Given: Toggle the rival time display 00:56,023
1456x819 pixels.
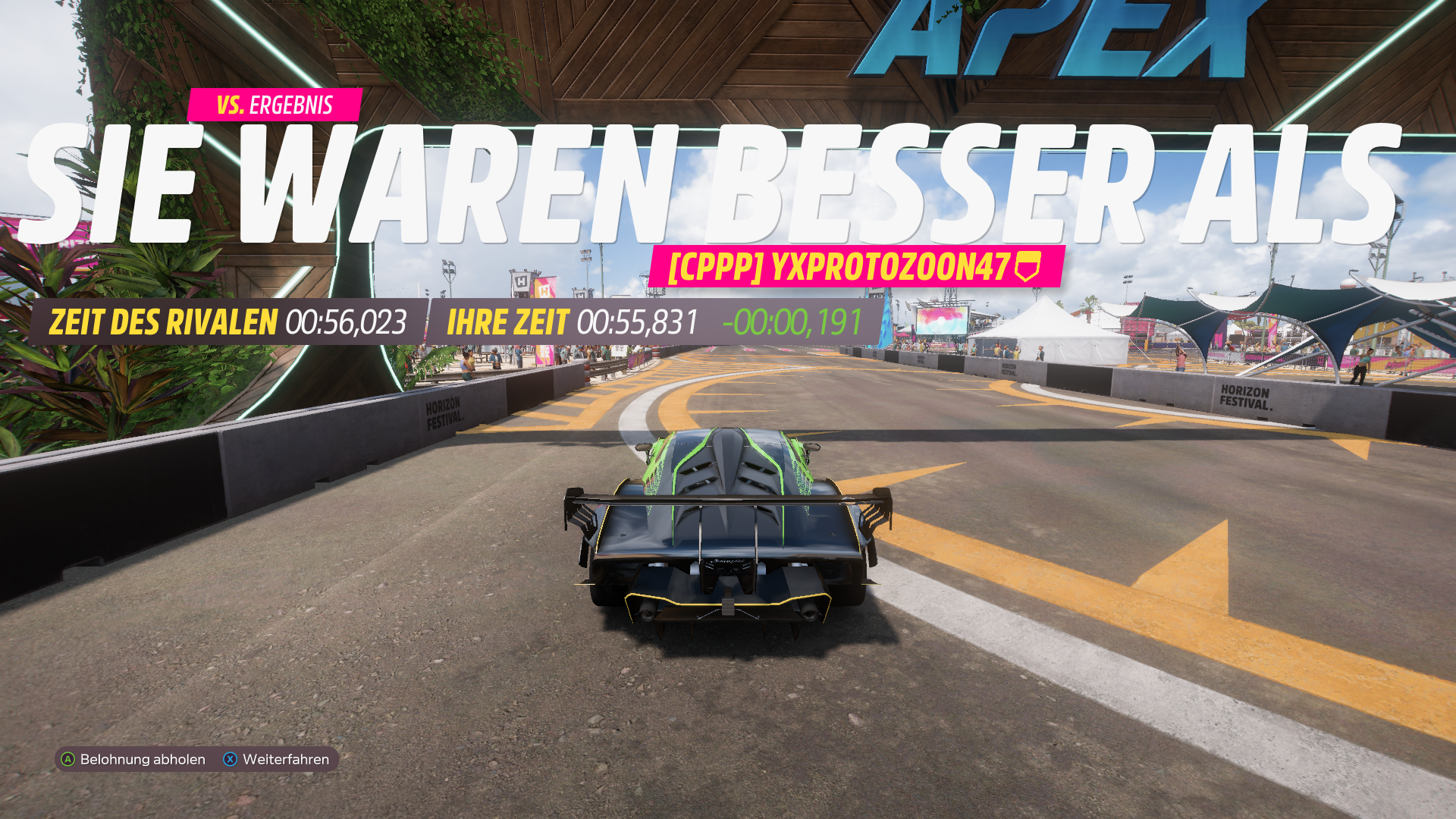Looking at the screenshot, I should pos(347,322).
